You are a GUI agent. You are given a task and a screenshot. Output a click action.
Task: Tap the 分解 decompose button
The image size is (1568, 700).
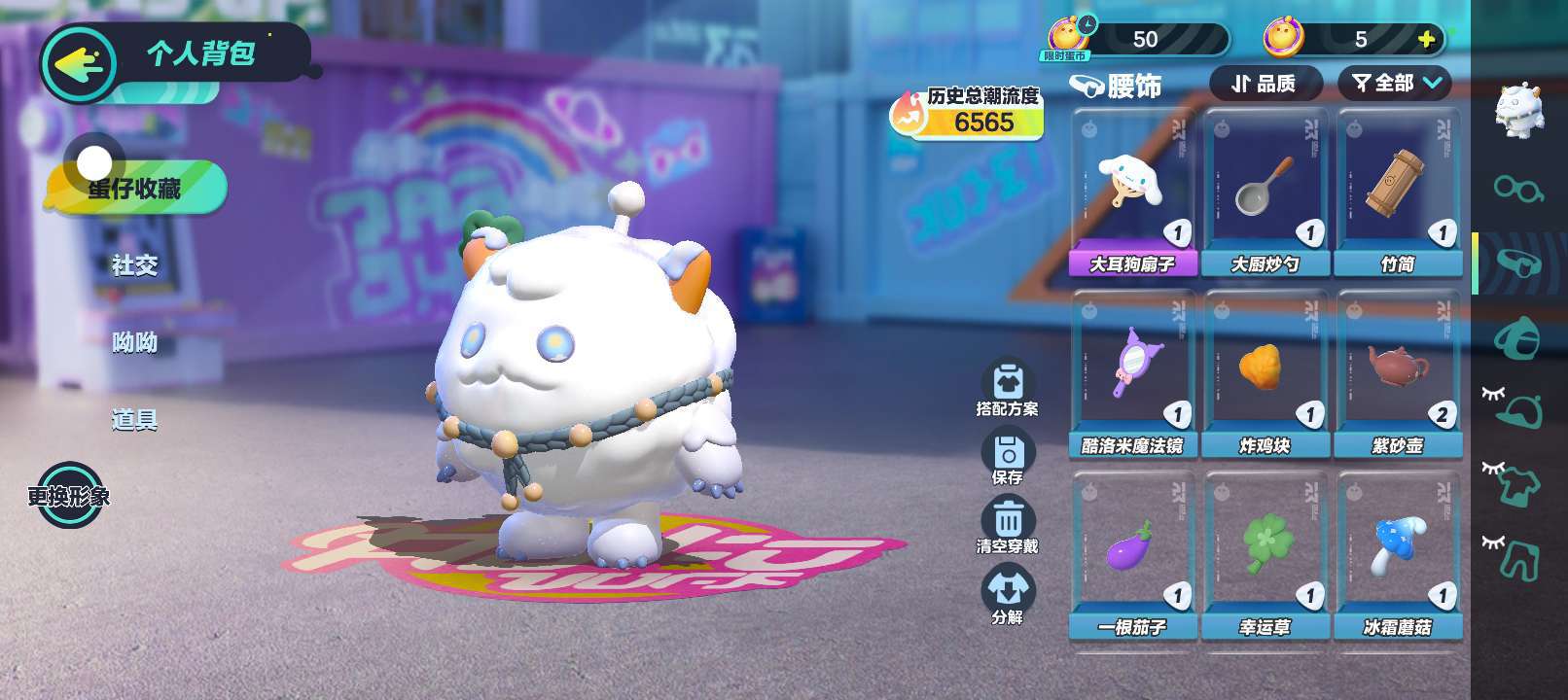(x=1008, y=595)
